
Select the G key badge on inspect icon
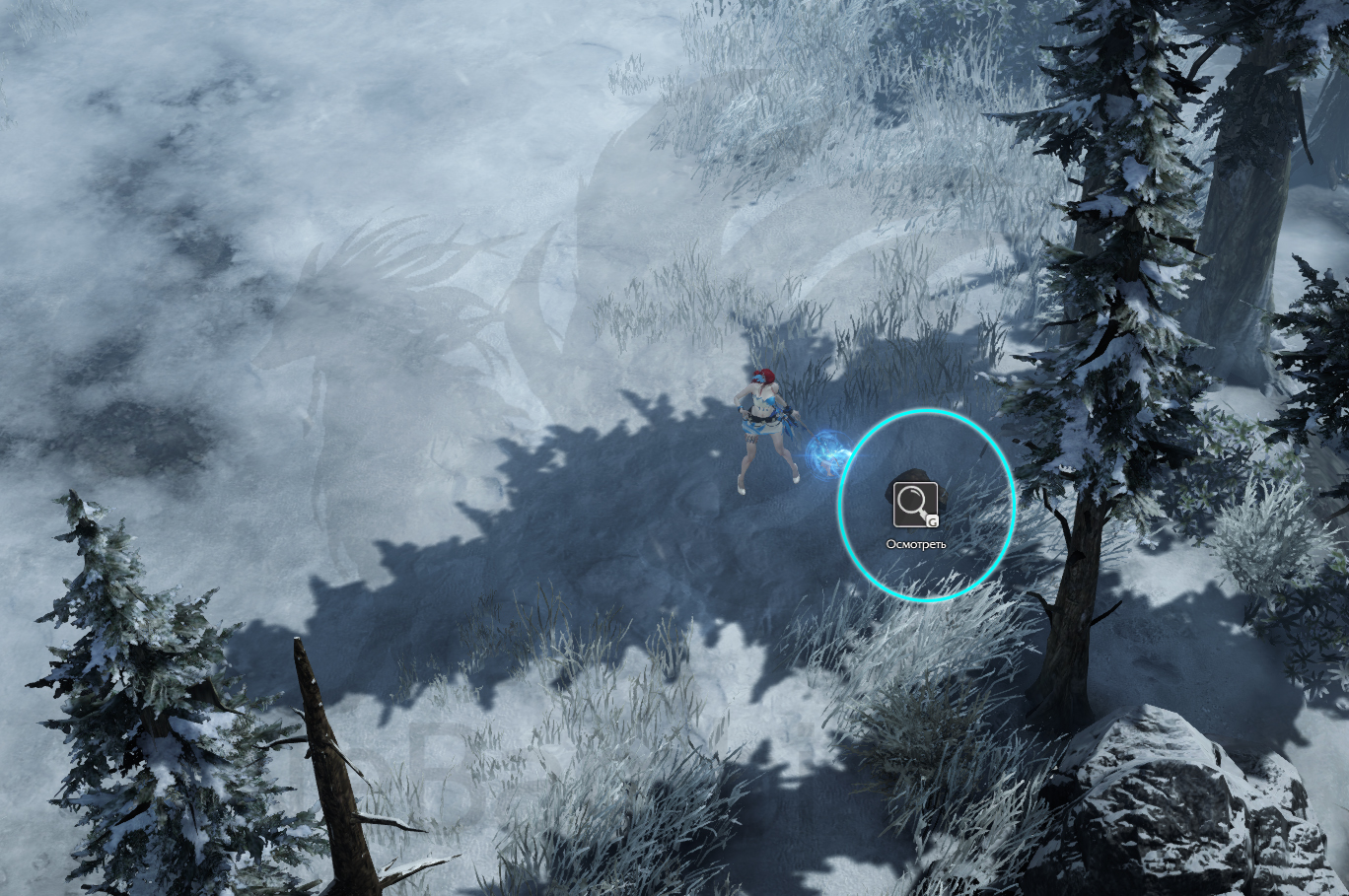click(x=932, y=520)
